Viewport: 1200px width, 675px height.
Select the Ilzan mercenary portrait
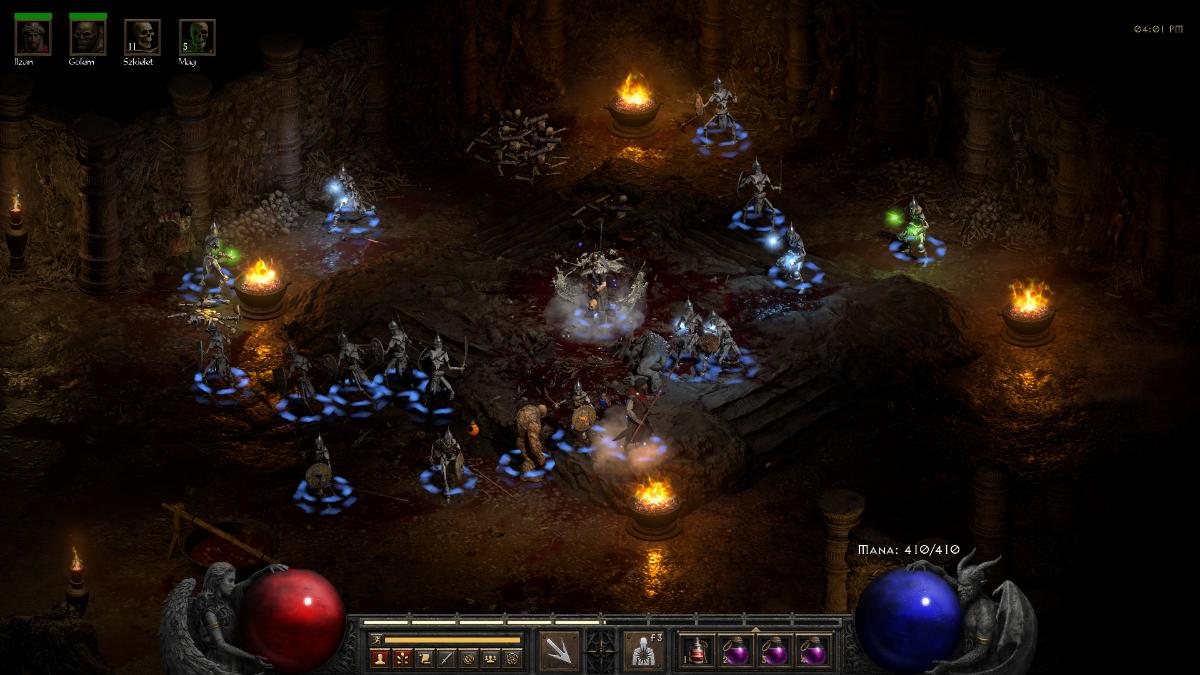[x=33, y=37]
